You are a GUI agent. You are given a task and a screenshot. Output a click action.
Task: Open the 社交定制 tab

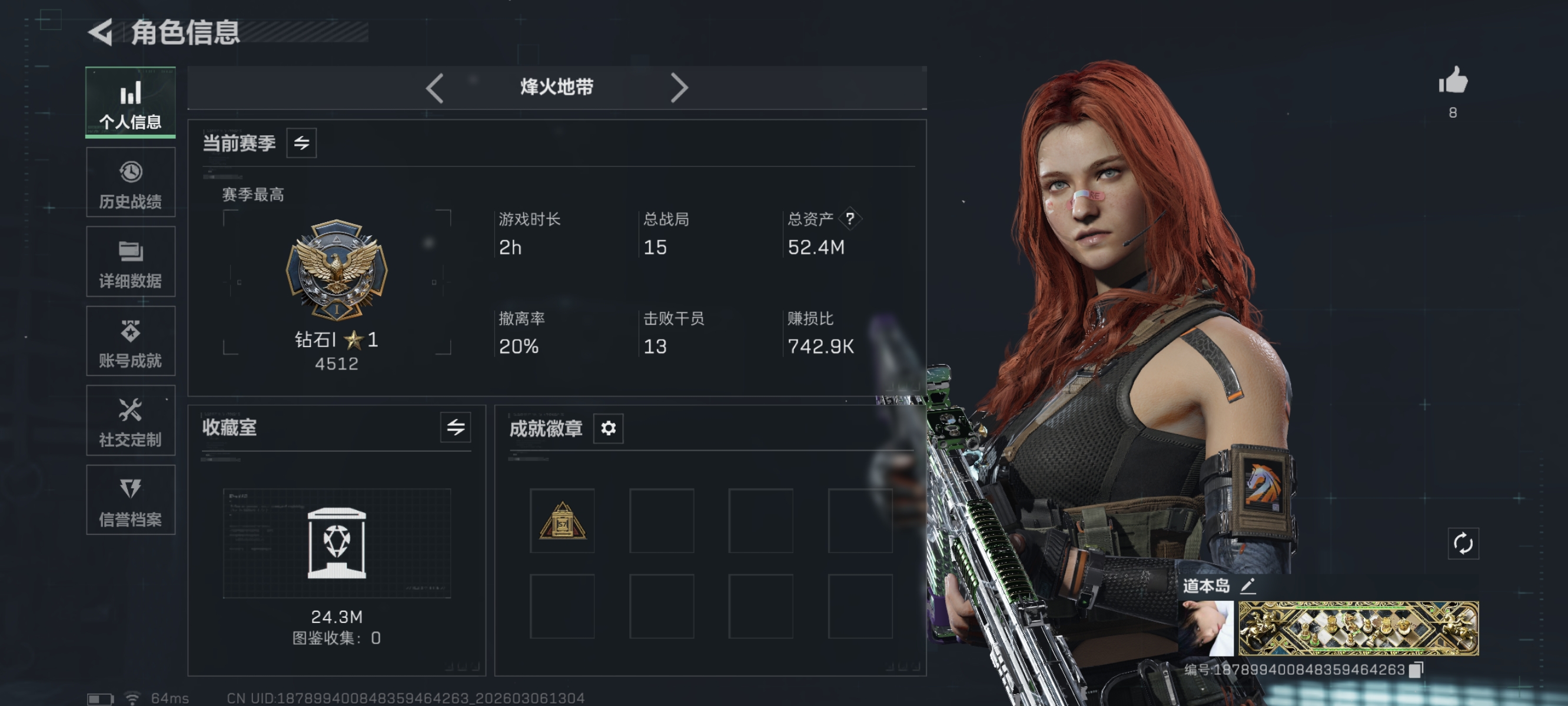130,421
